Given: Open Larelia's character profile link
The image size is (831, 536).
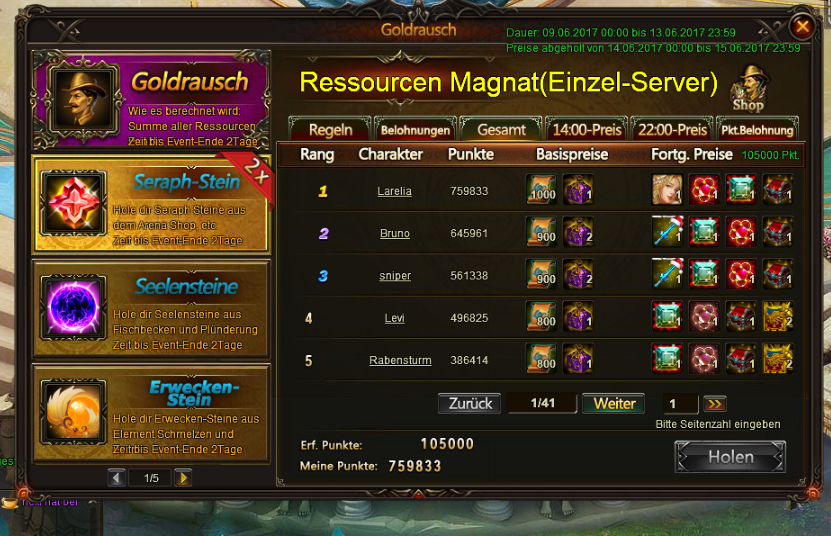Looking at the screenshot, I should [x=394, y=191].
